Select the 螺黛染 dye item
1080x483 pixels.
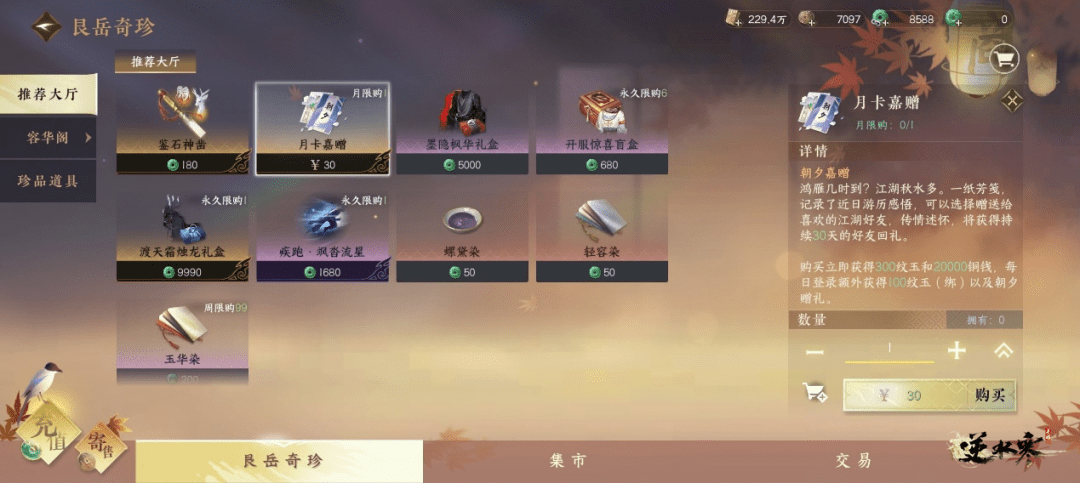[462, 237]
